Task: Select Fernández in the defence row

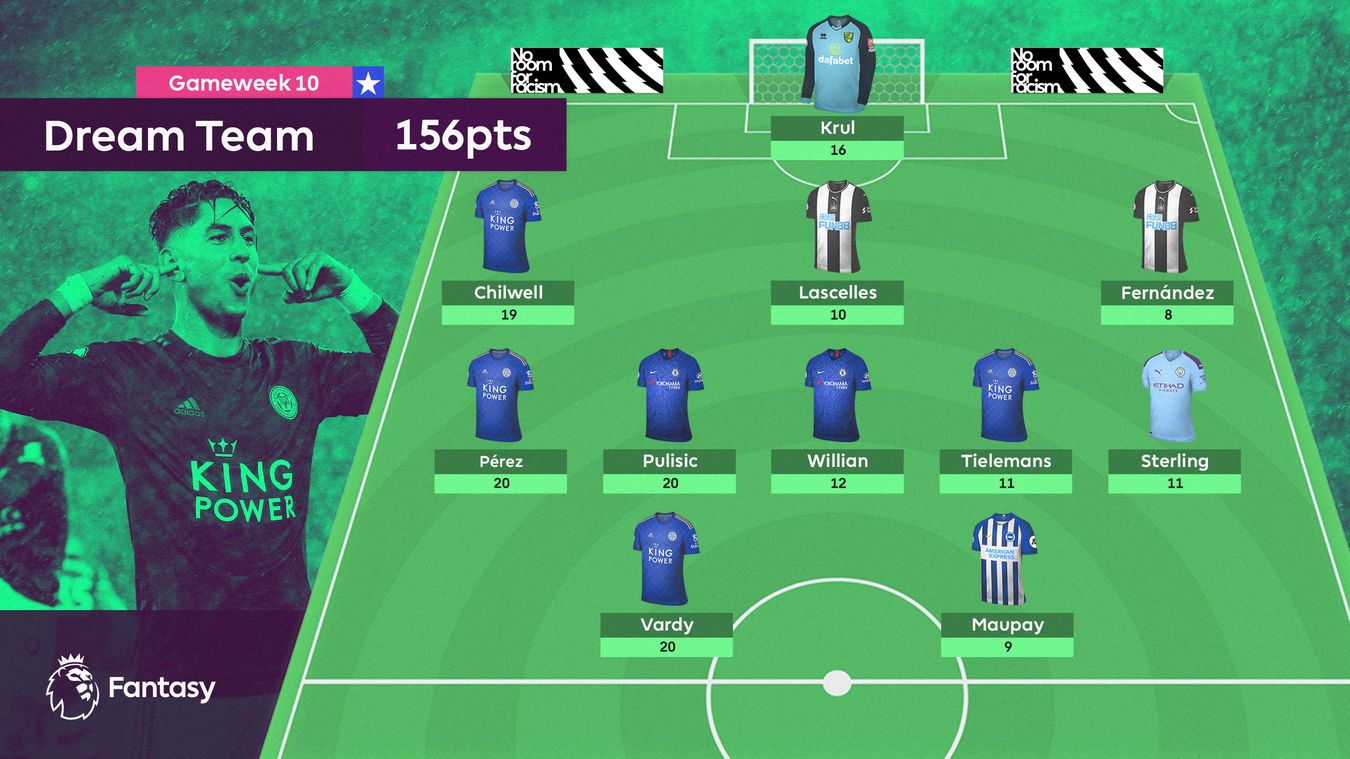Action: click(x=1166, y=250)
